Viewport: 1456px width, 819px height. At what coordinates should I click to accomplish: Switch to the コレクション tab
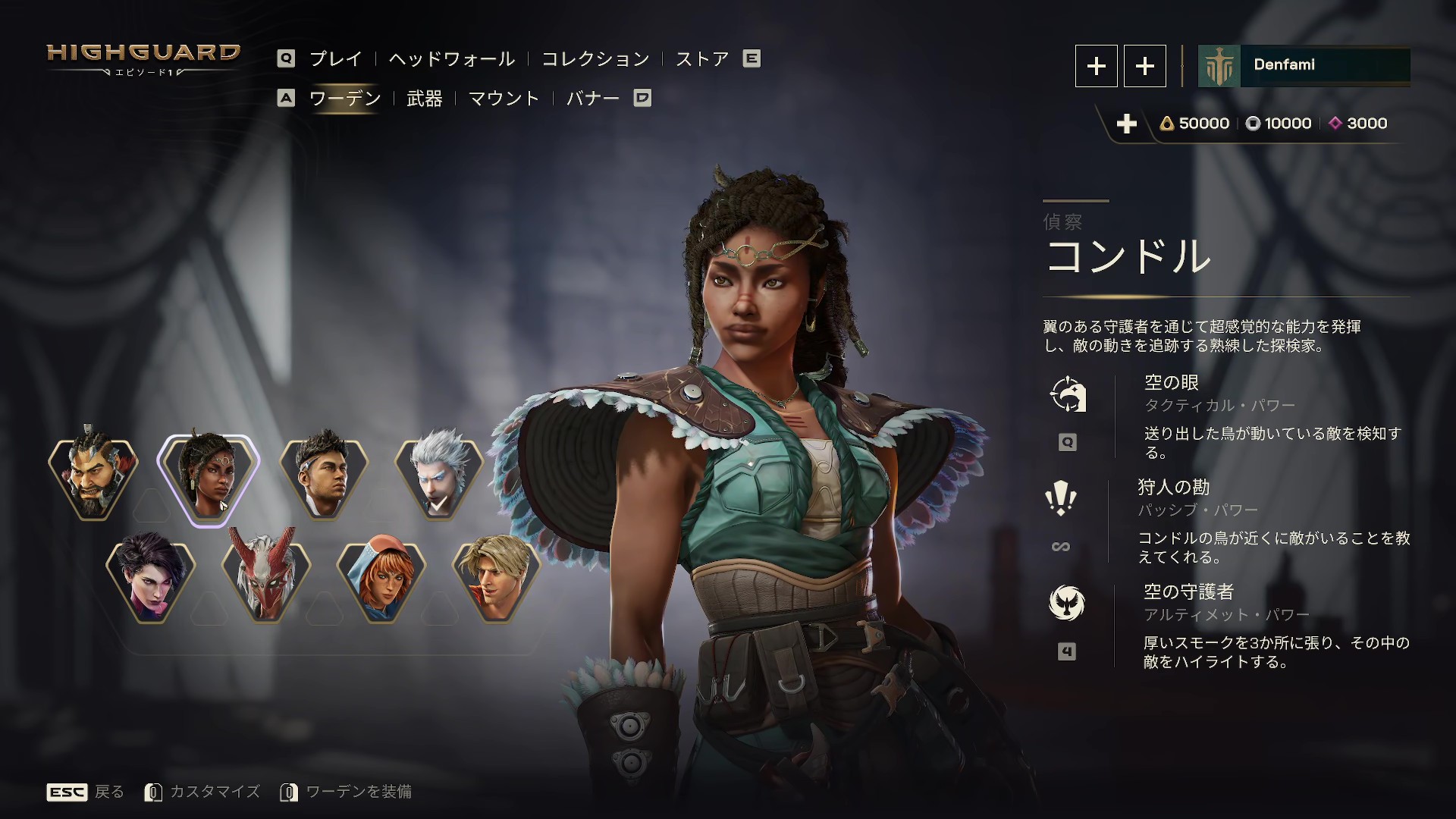click(x=595, y=58)
